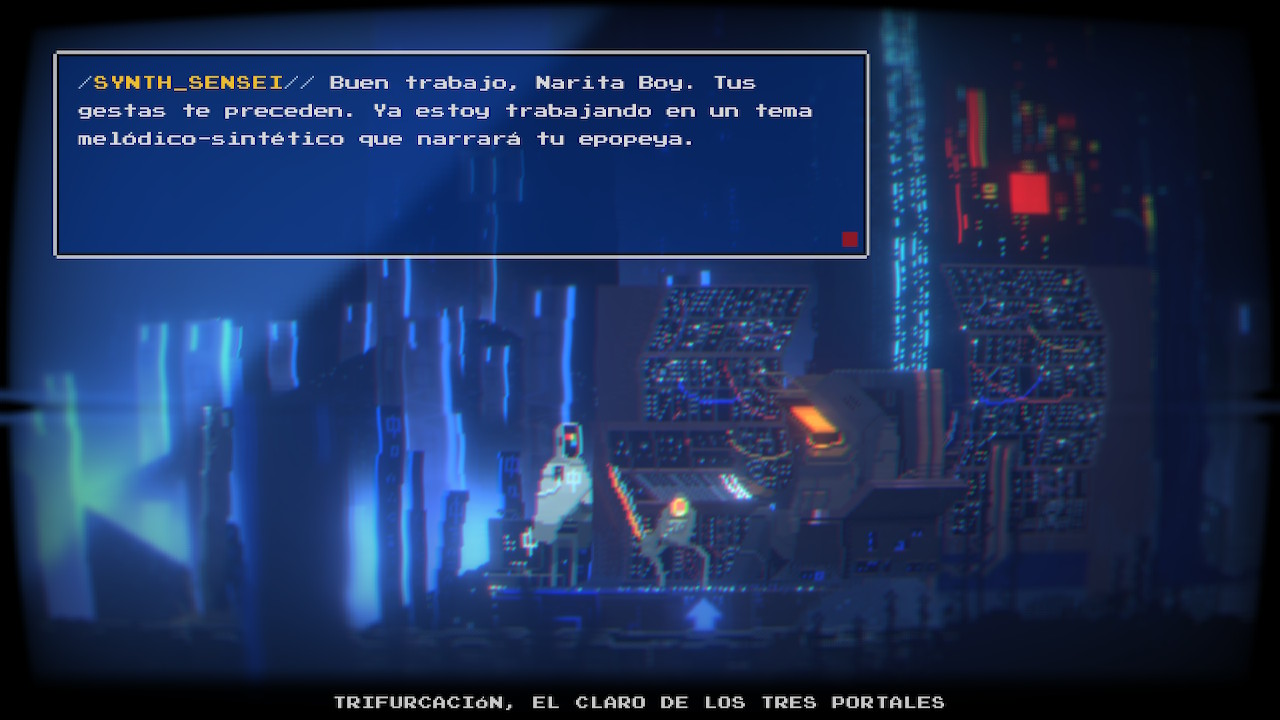Advance the SYNTH_SENSEI dialogue text box
The height and width of the screenshot is (720, 1280).
point(460,155)
